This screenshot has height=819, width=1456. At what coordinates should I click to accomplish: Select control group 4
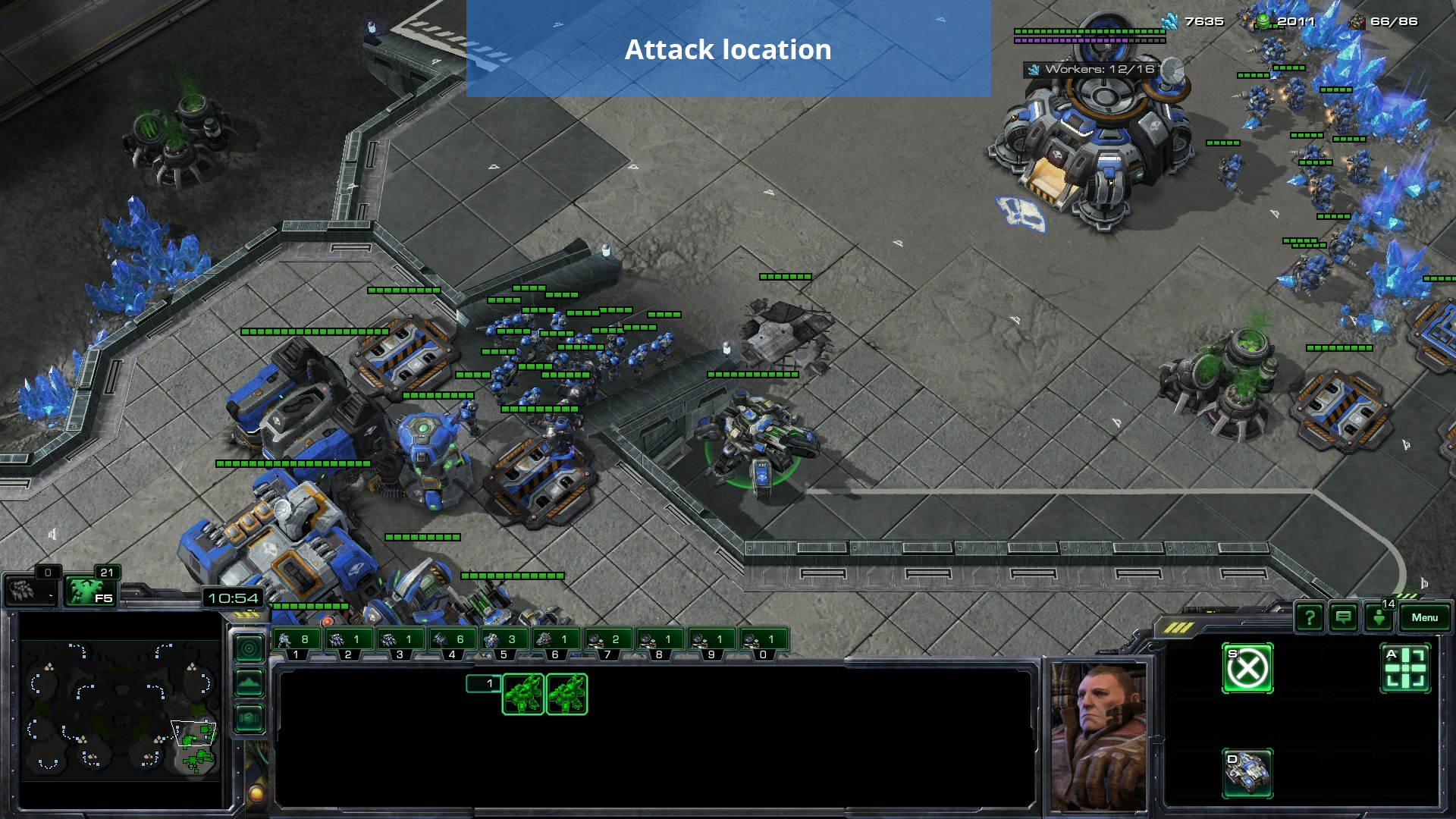click(x=452, y=641)
